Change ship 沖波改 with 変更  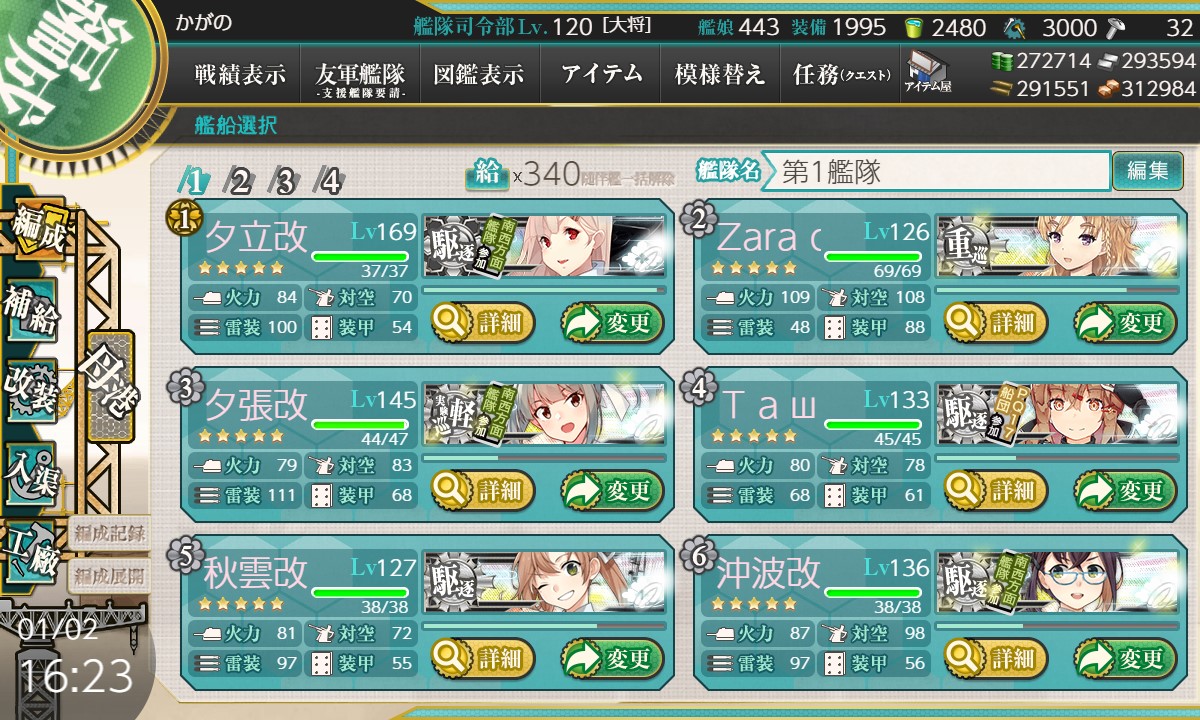(x=1124, y=659)
